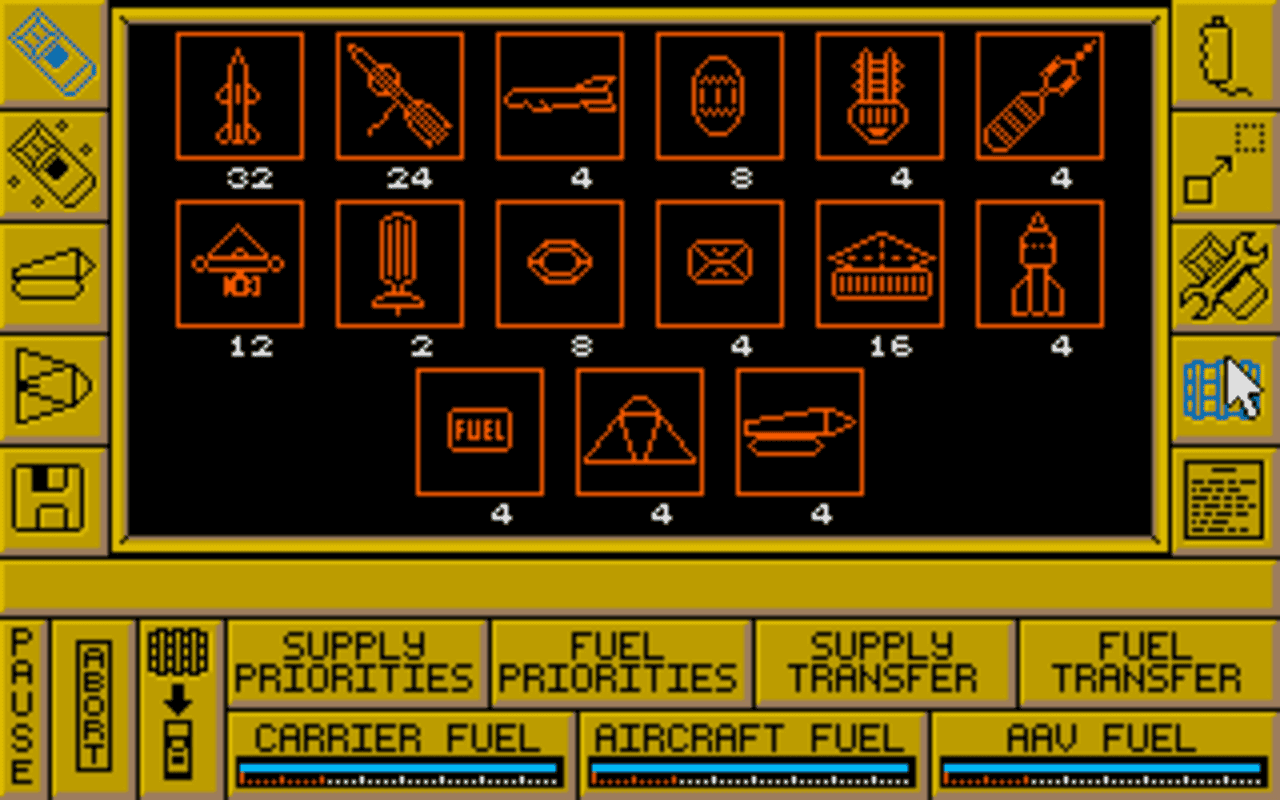1280x800 pixels.
Task: Click the Walrus AAV supply icon in bottom row
Action: pyautogui.click(x=800, y=432)
